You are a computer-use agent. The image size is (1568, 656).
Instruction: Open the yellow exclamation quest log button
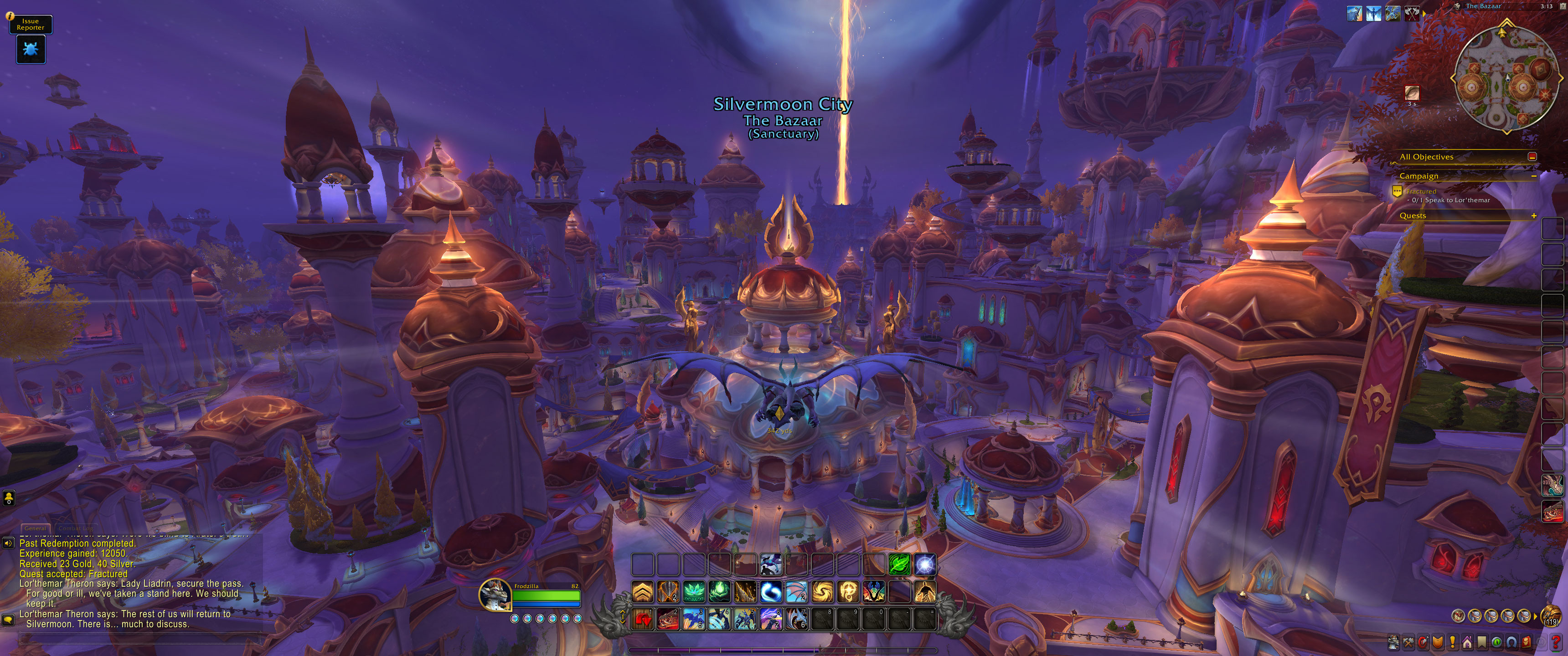pos(1453,641)
